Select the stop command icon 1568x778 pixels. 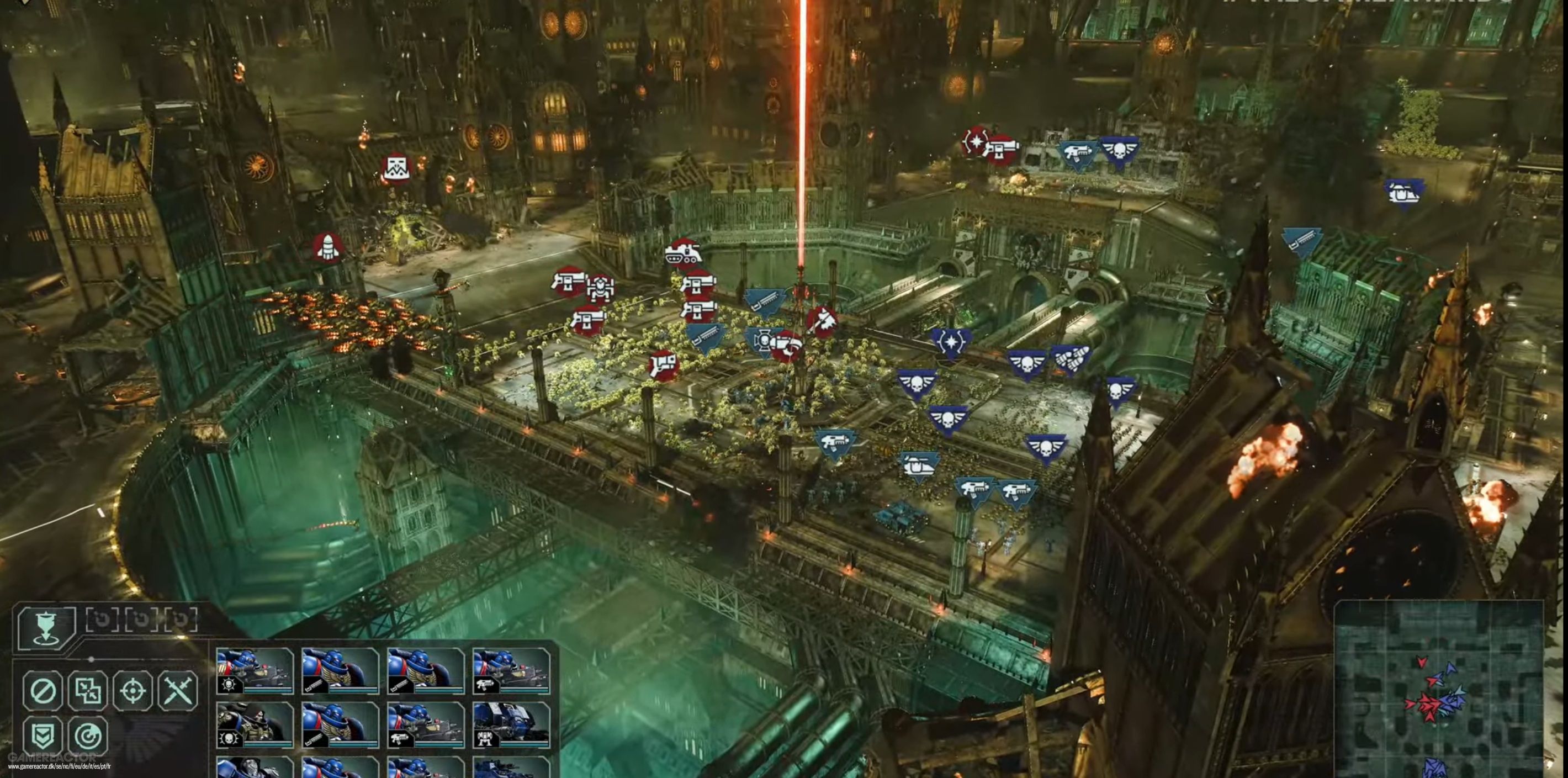click(x=43, y=691)
